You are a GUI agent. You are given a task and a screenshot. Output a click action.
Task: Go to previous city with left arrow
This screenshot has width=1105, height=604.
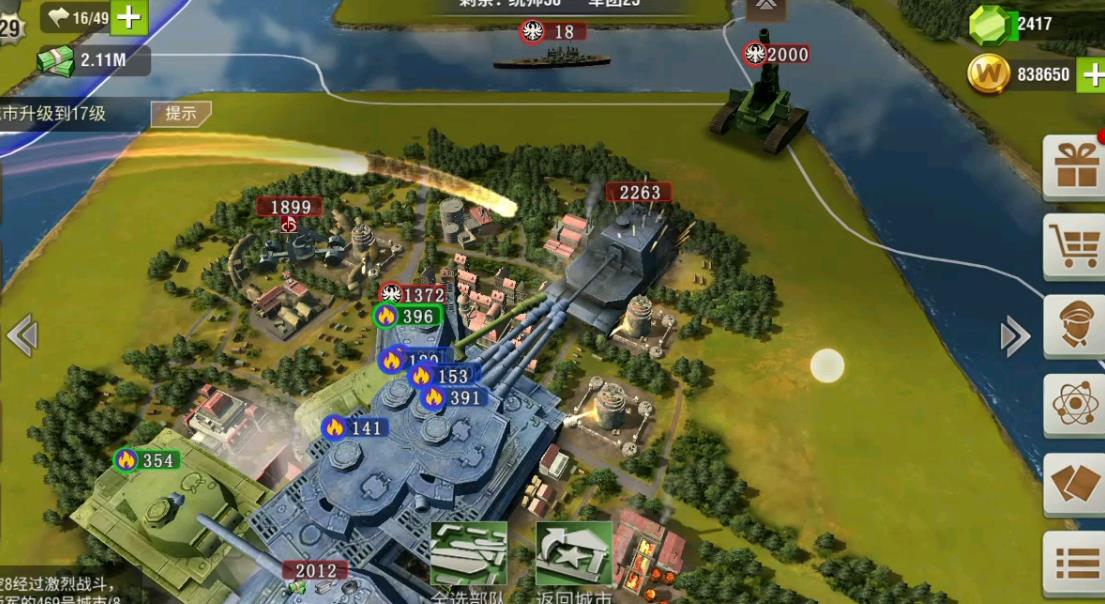22,335
